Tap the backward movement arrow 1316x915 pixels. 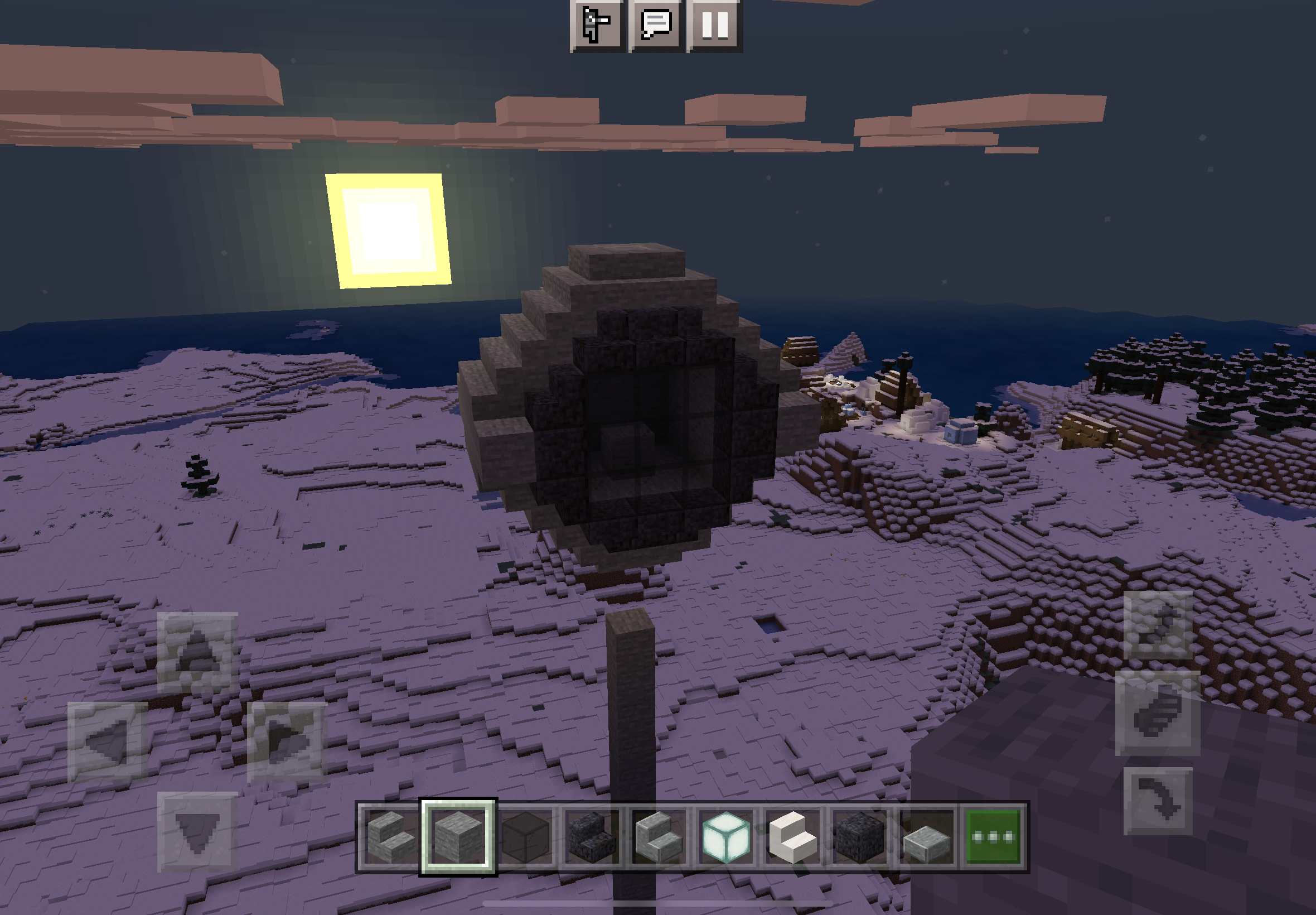[197, 832]
